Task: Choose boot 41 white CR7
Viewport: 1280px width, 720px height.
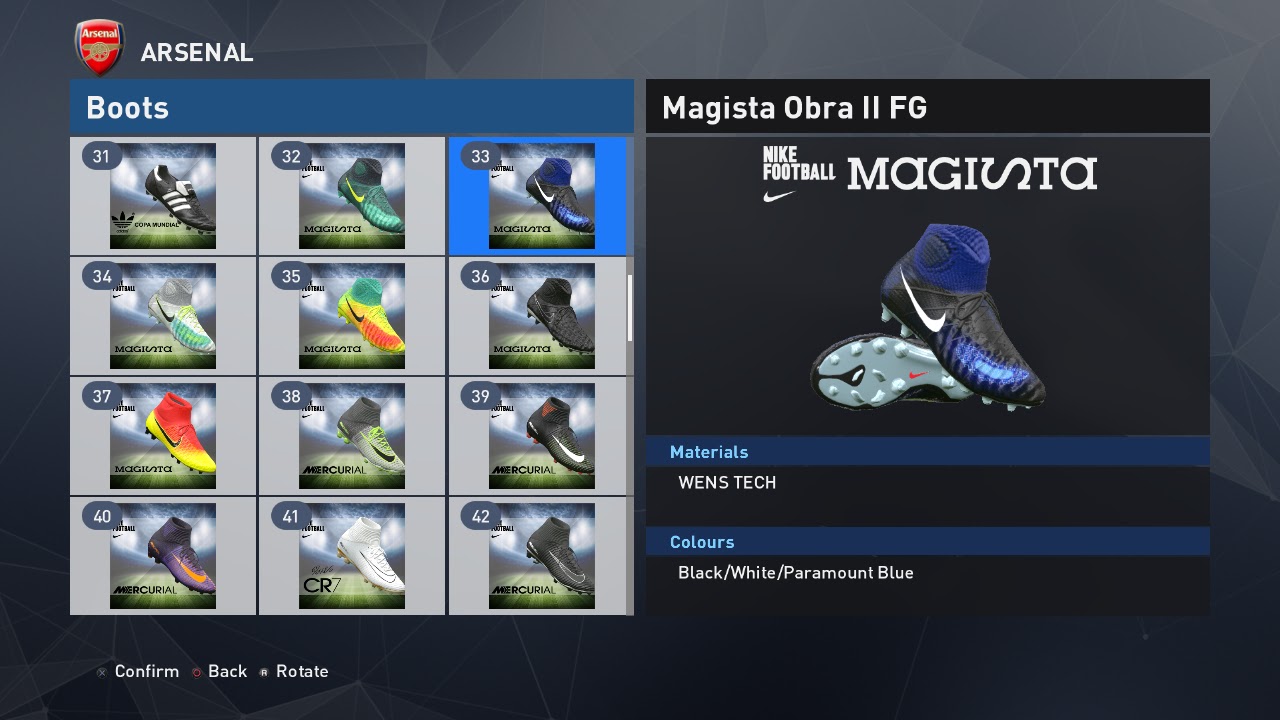Action: (352, 556)
